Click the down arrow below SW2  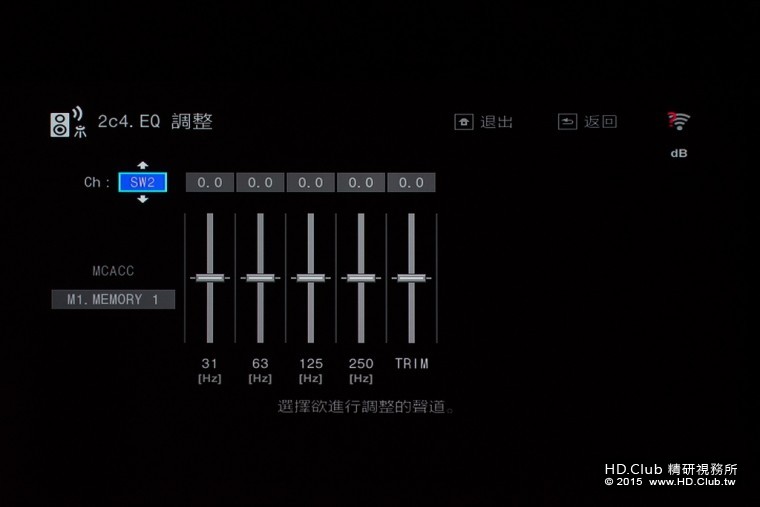[x=142, y=199]
